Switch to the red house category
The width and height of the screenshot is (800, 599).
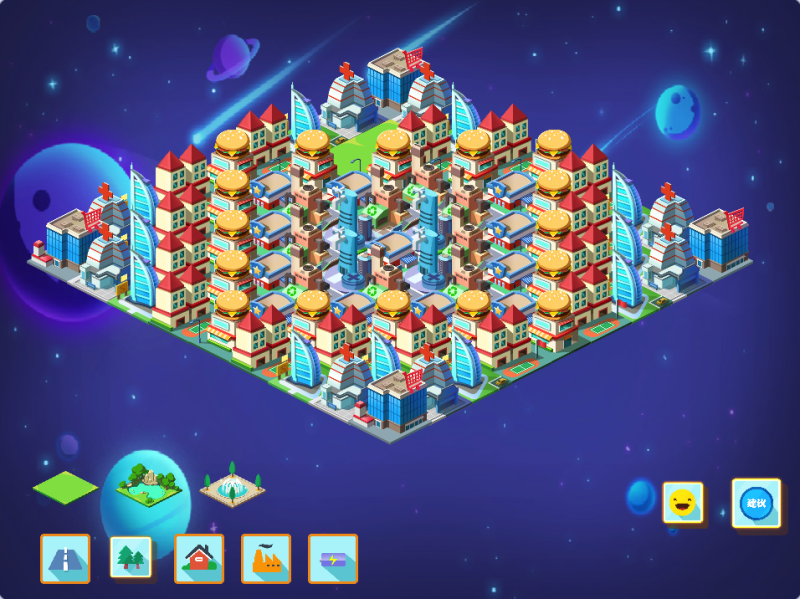199,558
